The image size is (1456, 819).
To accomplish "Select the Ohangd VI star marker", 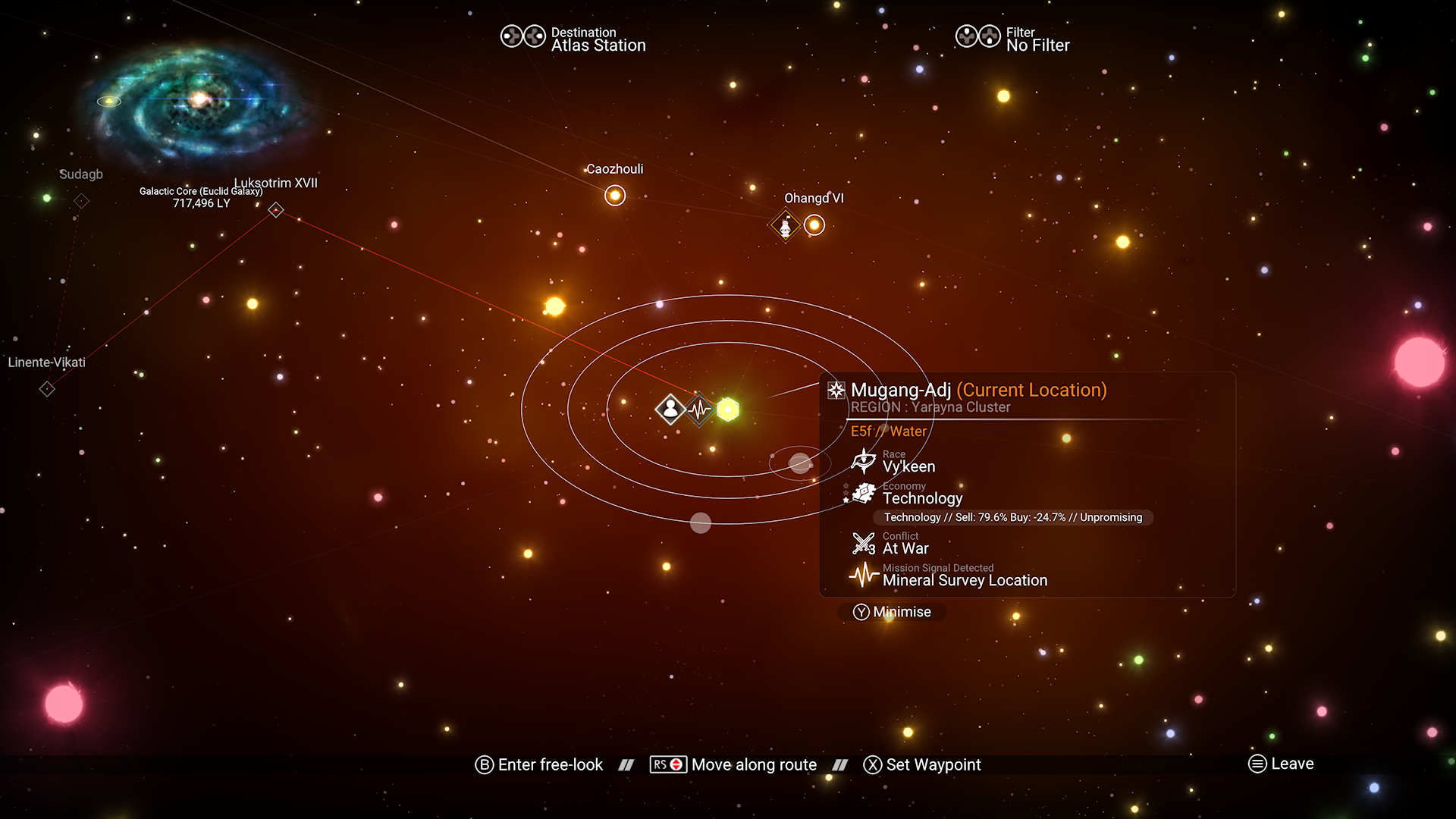I will click(814, 225).
